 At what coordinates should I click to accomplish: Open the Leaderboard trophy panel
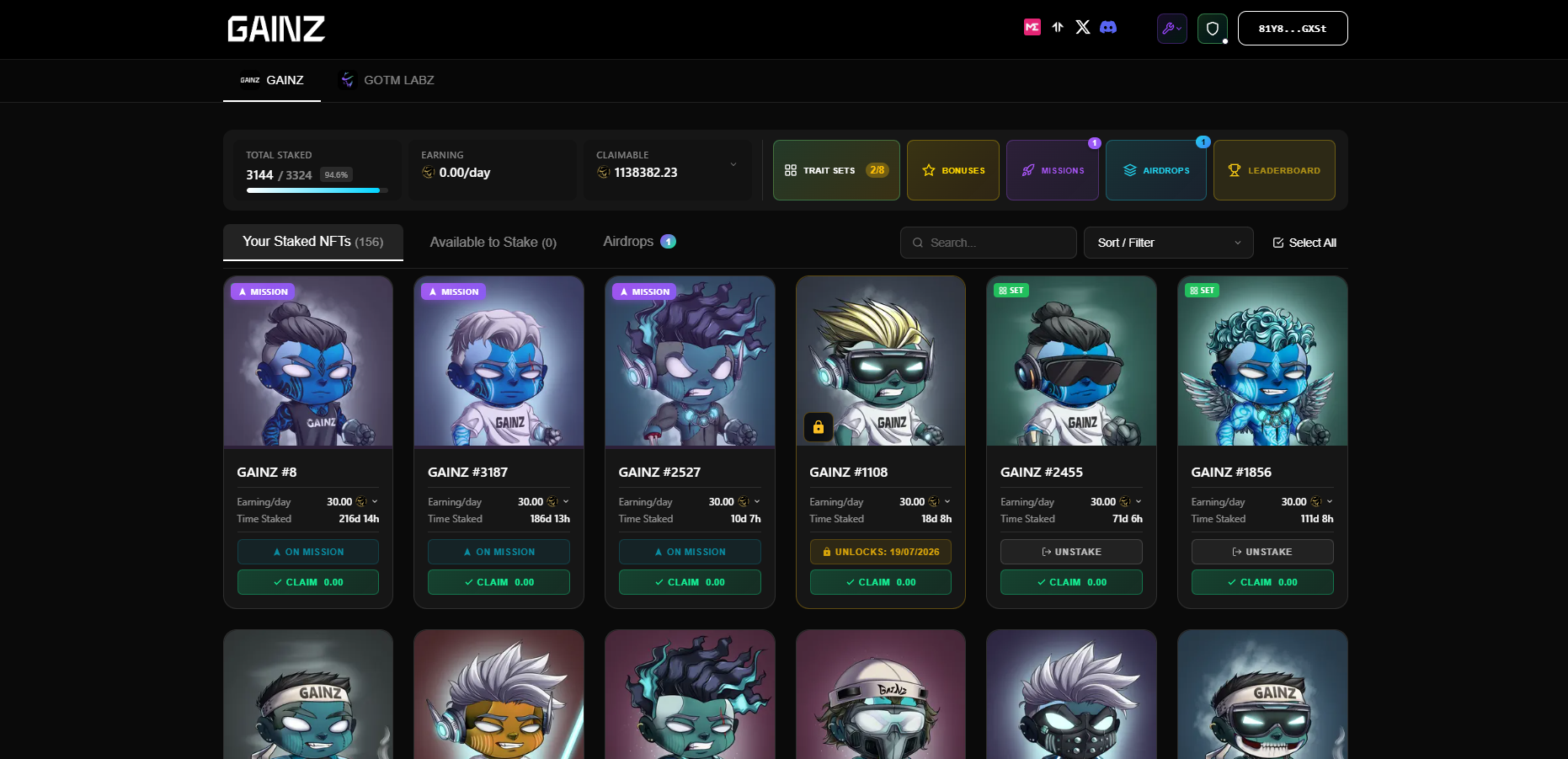[x=1274, y=170]
